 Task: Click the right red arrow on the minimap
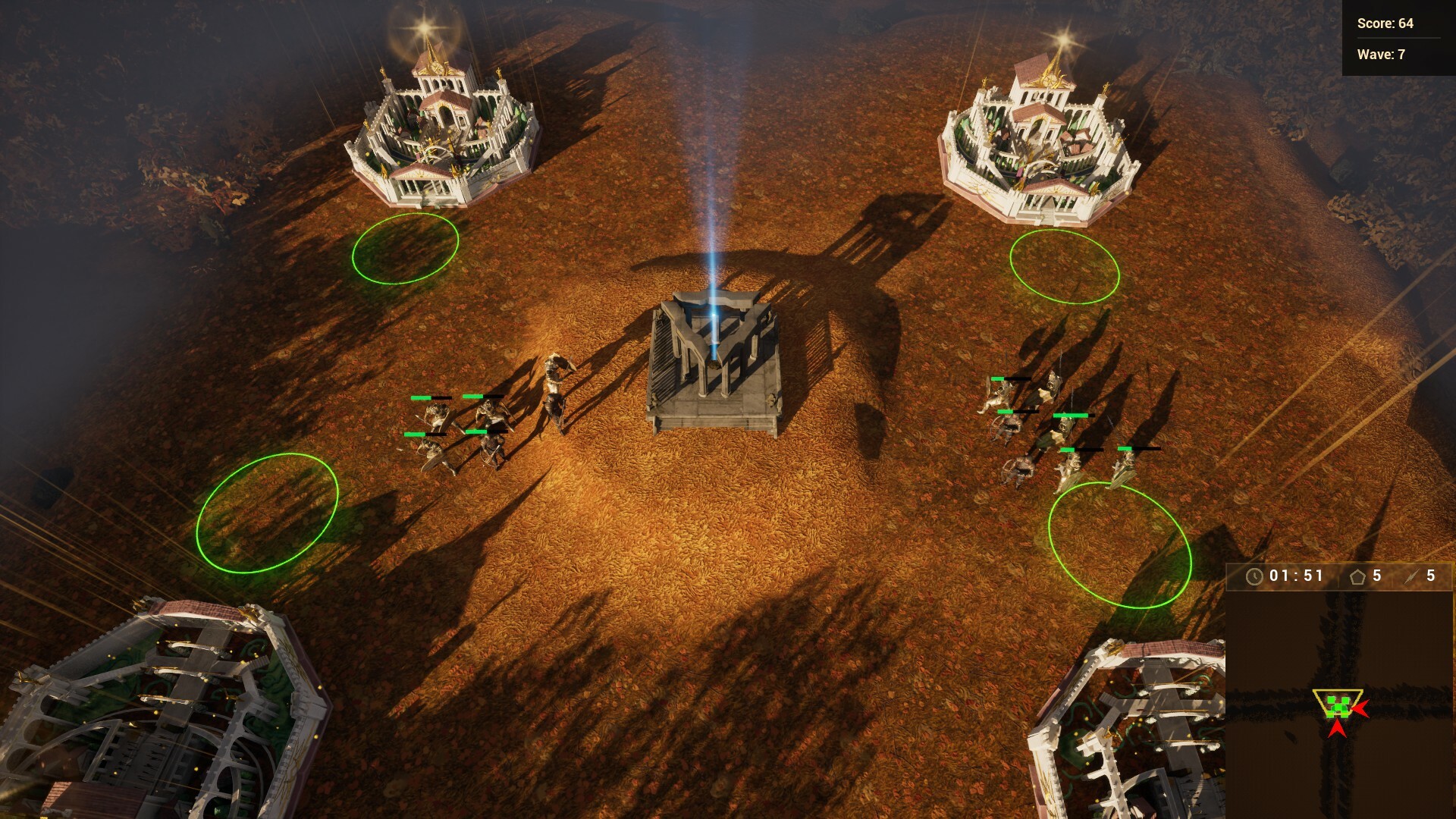pos(1362,710)
